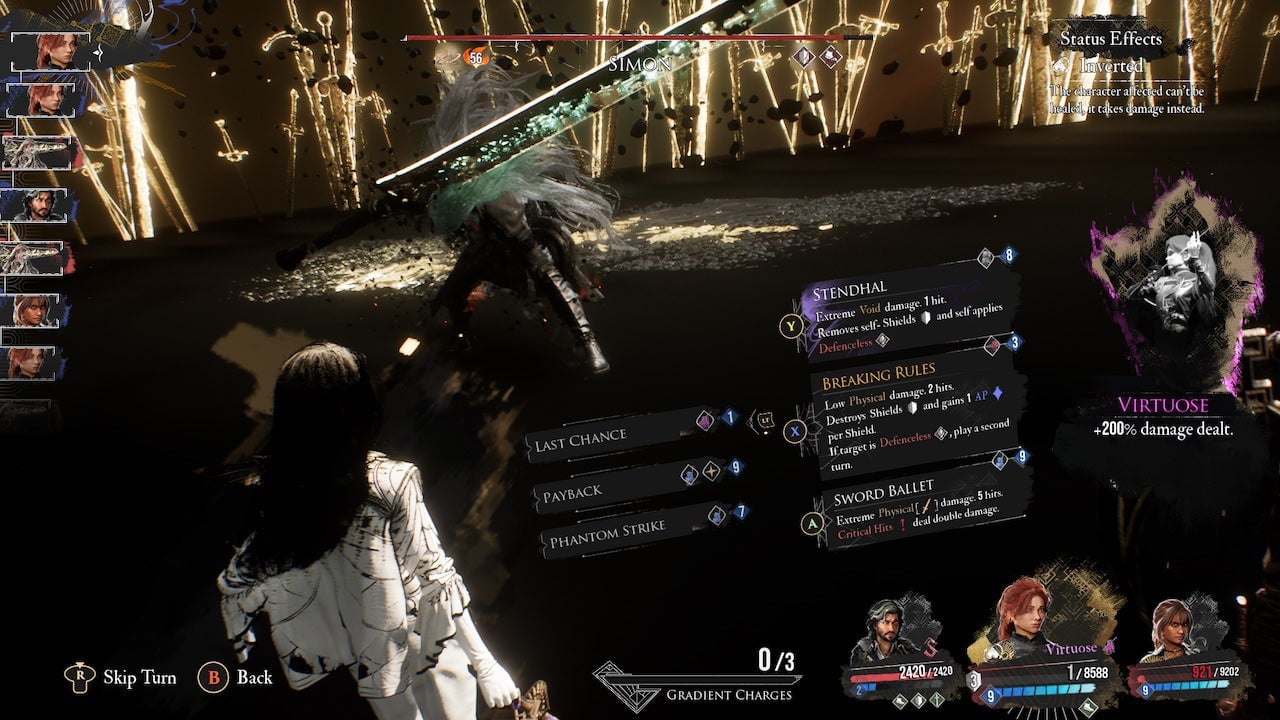The image size is (1280, 720).
Task: Click the AP cost diamond on Stendhal
Action: 1009,257
